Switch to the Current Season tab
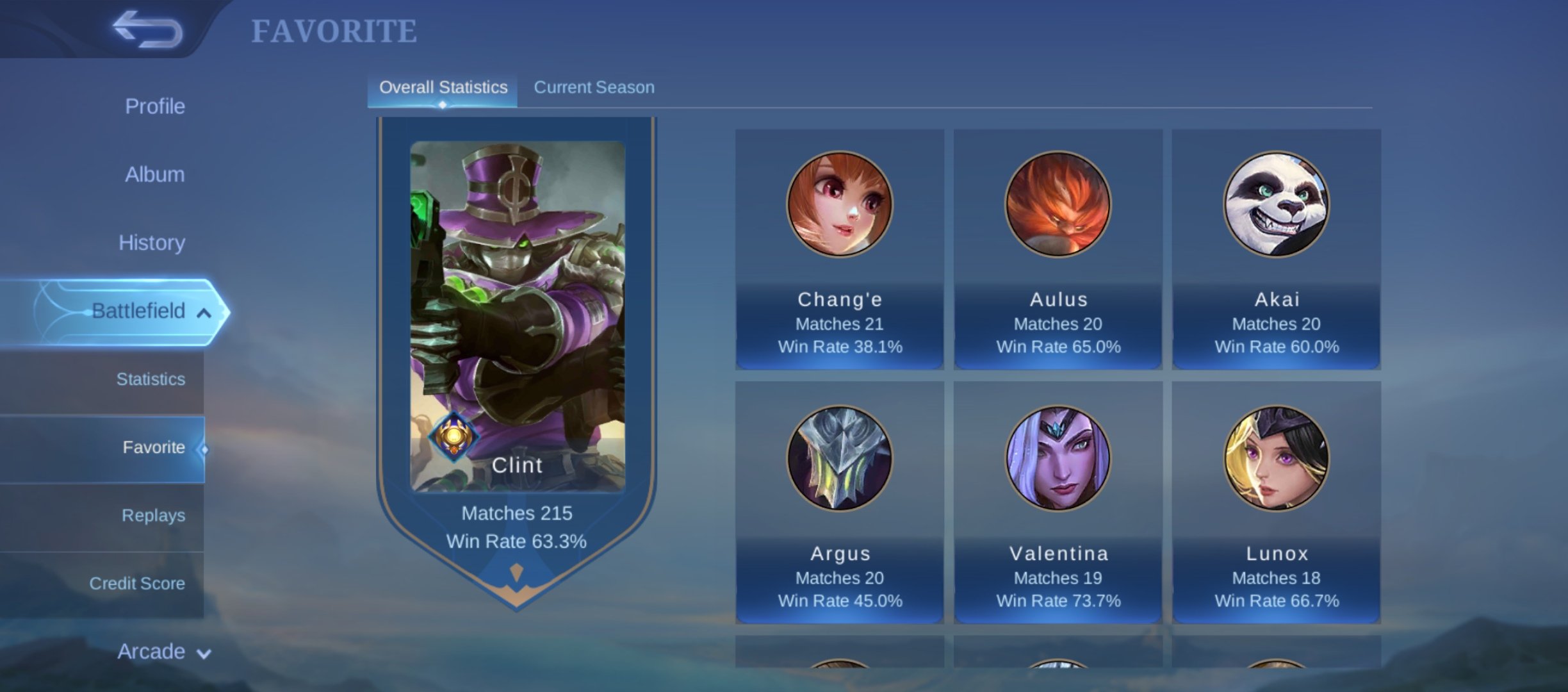 tap(594, 87)
